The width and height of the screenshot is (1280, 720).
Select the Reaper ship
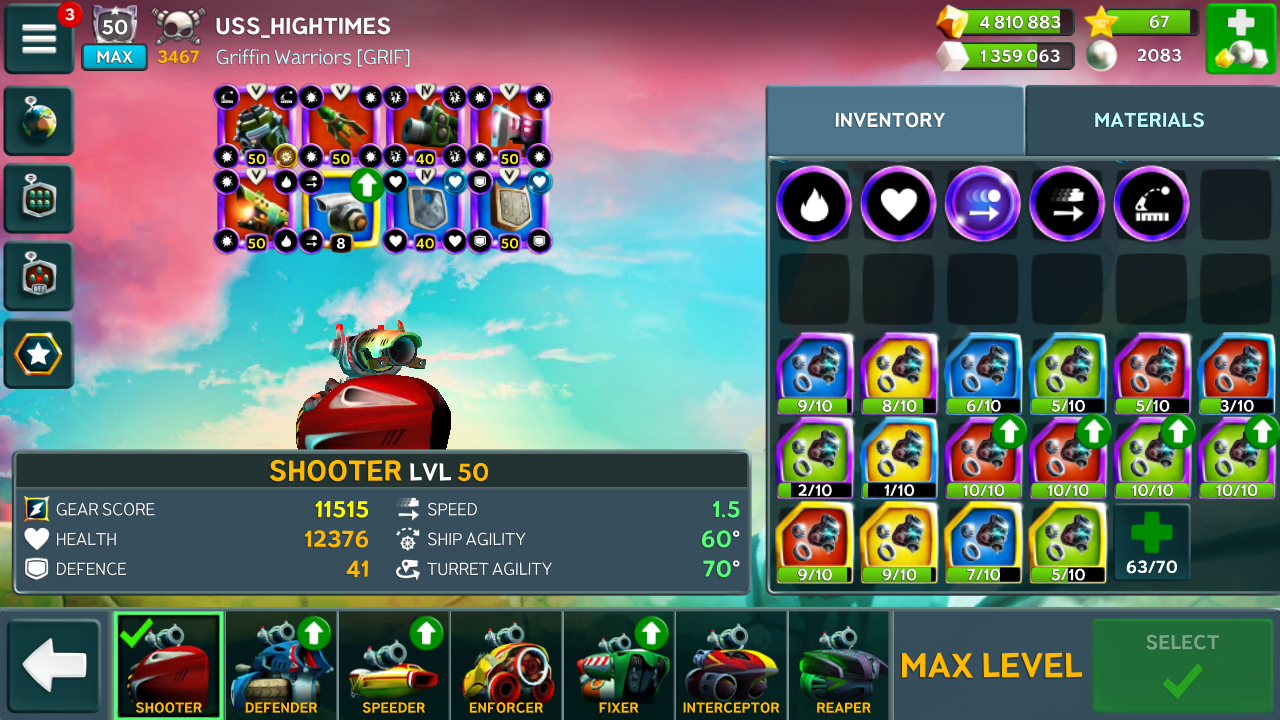pyautogui.click(x=843, y=665)
